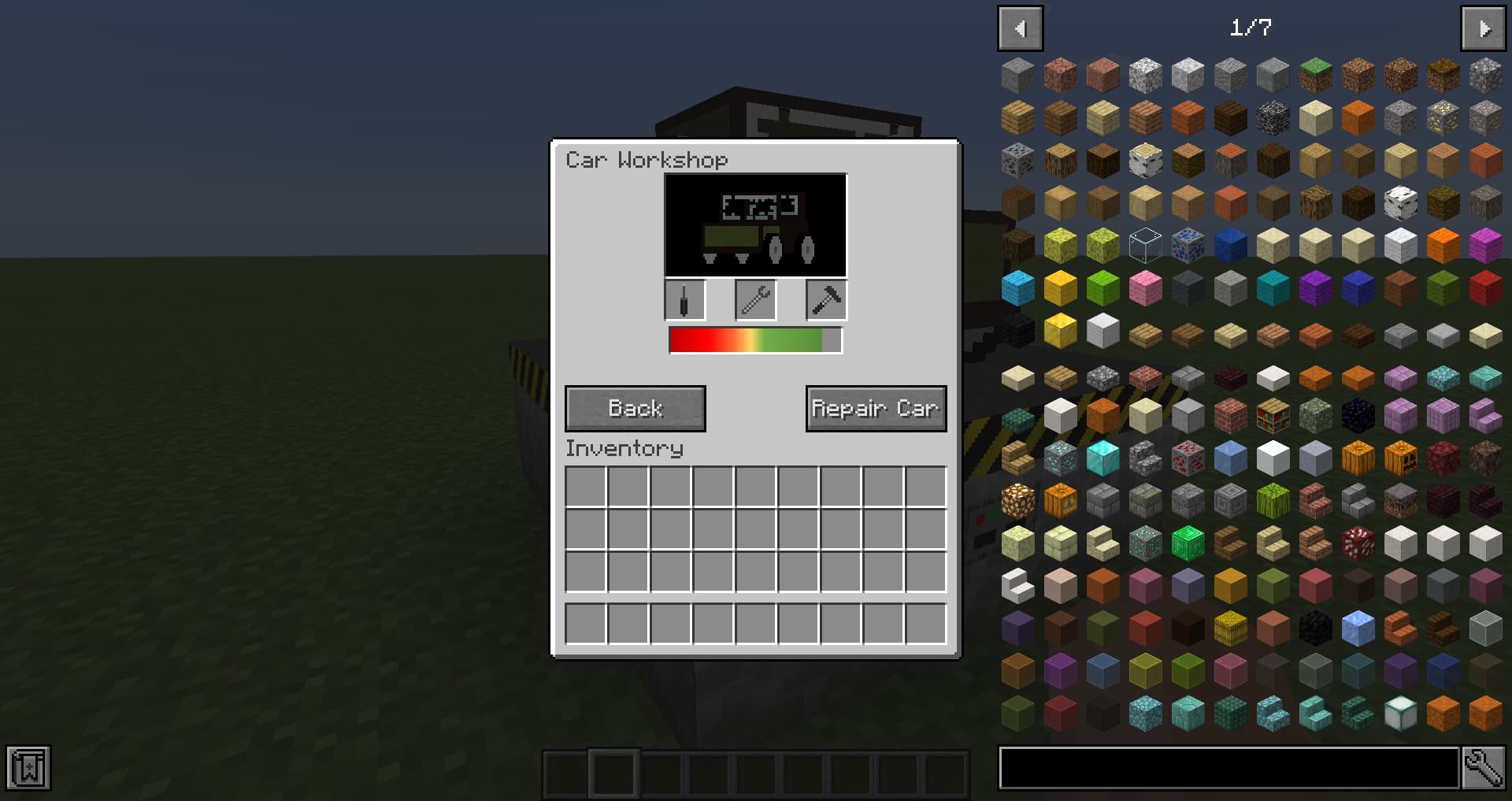Click the wrench icon beside the search bar
The image size is (1512, 801).
click(1484, 768)
